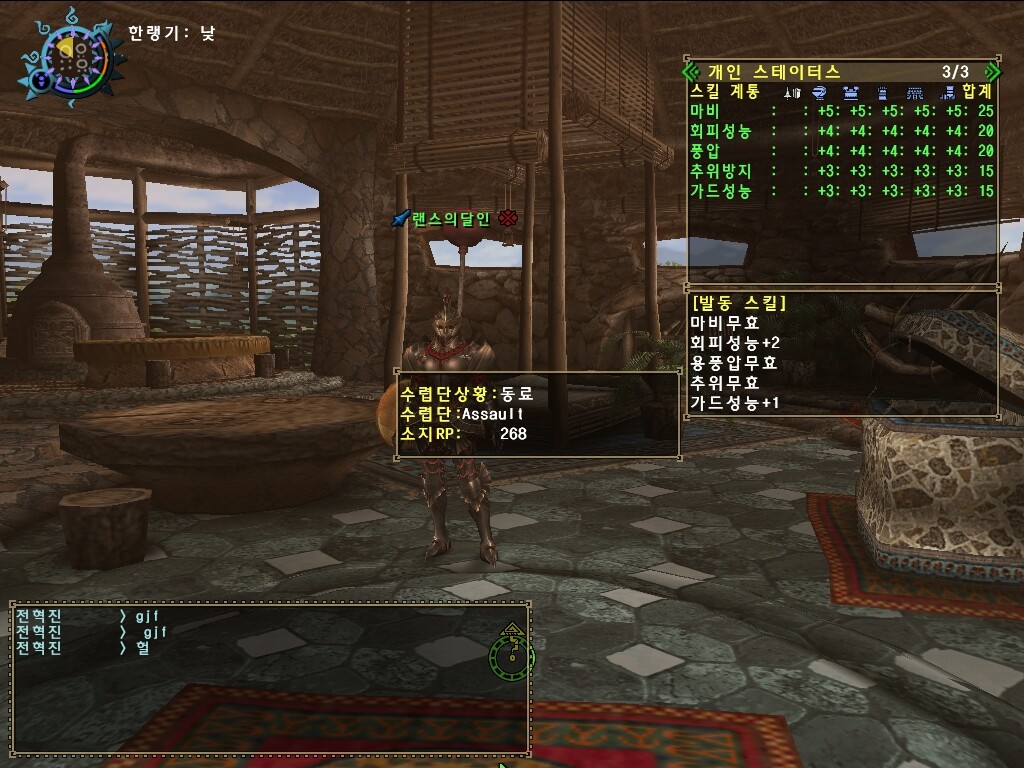Click the green round icon on the chat box
Screen dimensions: 1024x768
[511, 654]
